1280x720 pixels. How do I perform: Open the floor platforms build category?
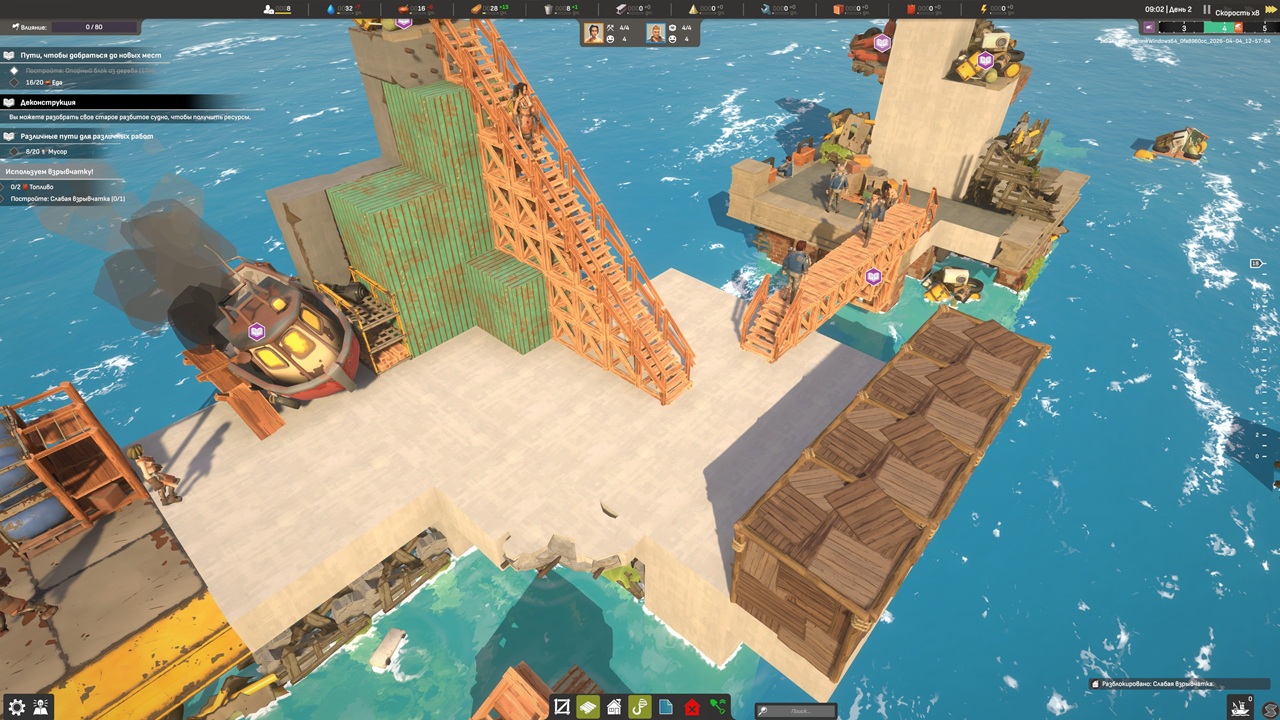[x=588, y=707]
